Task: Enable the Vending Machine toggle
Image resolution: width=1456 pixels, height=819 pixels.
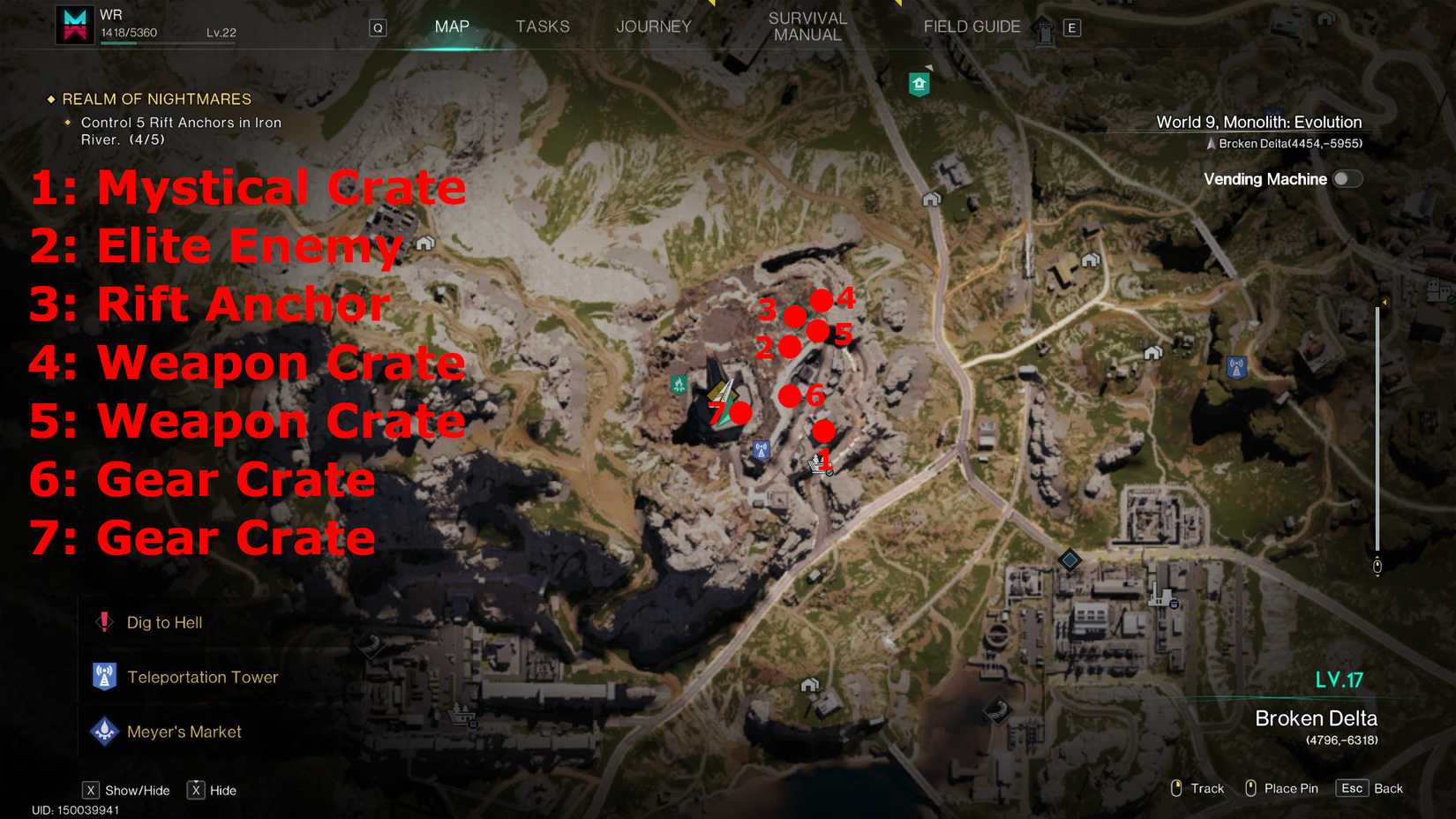Action: tap(1345, 178)
